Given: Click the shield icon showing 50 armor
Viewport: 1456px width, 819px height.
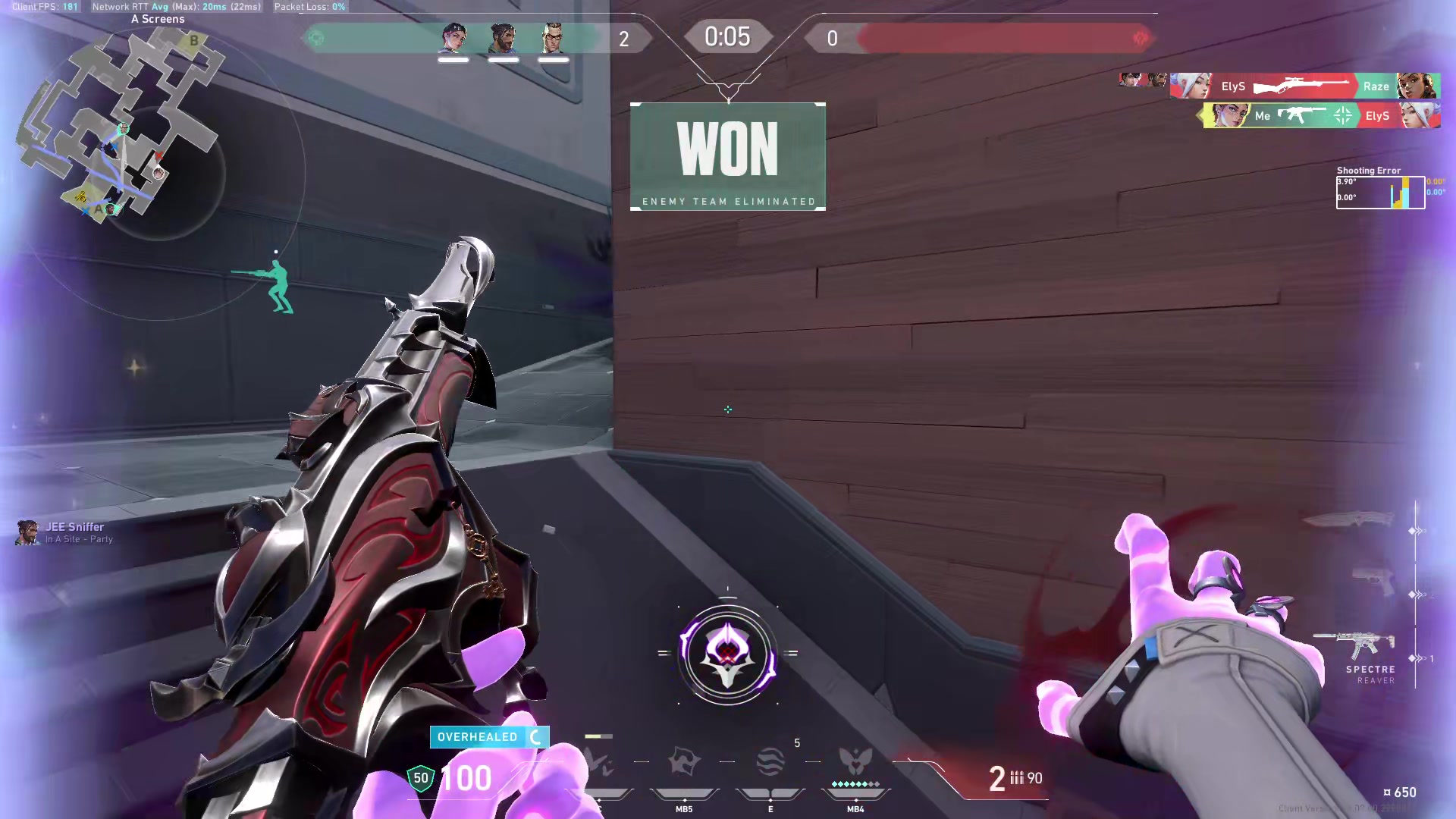Looking at the screenshot, I should pyautogui.click(x=419, y=777).
